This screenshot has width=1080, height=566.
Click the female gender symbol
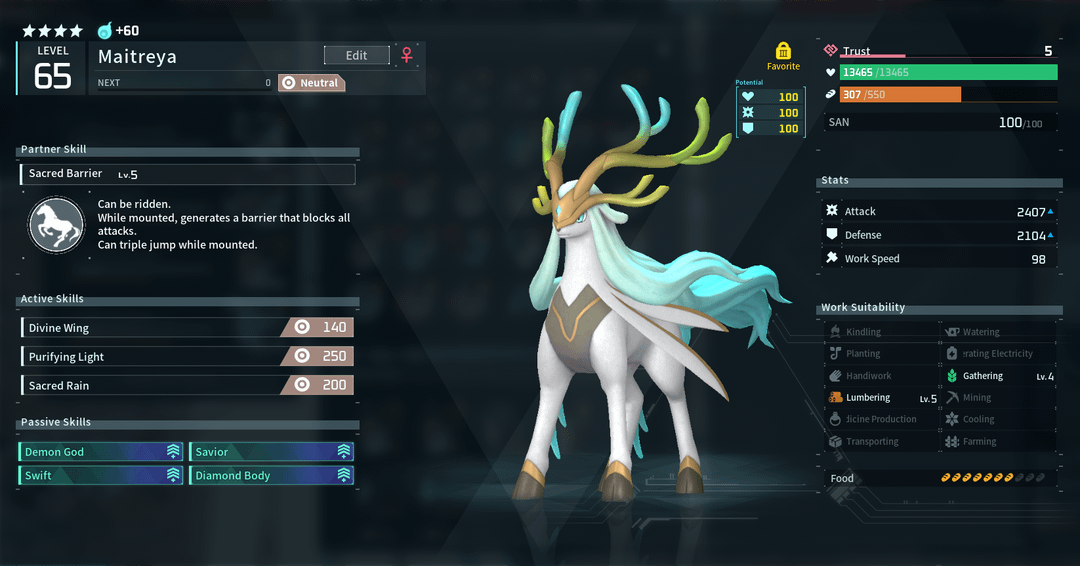click(407, 56)
